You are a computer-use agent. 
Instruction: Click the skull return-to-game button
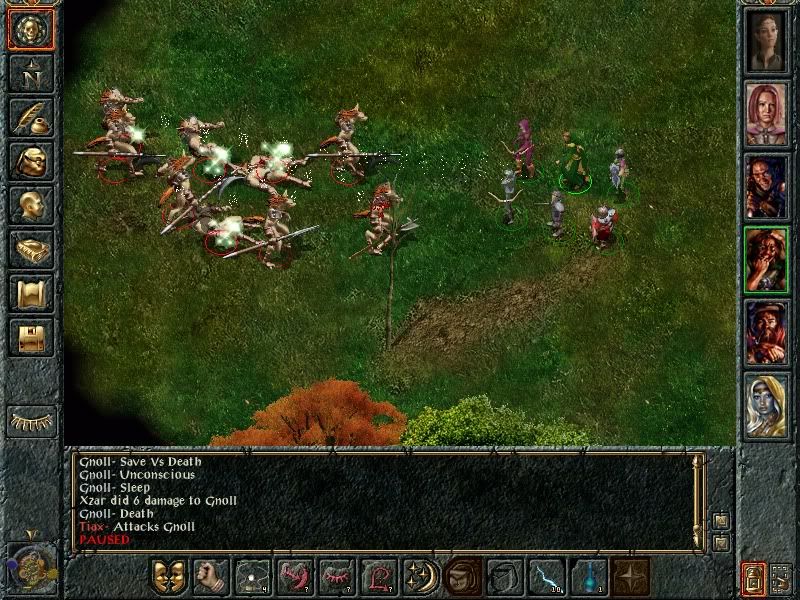tap(30, 30)
